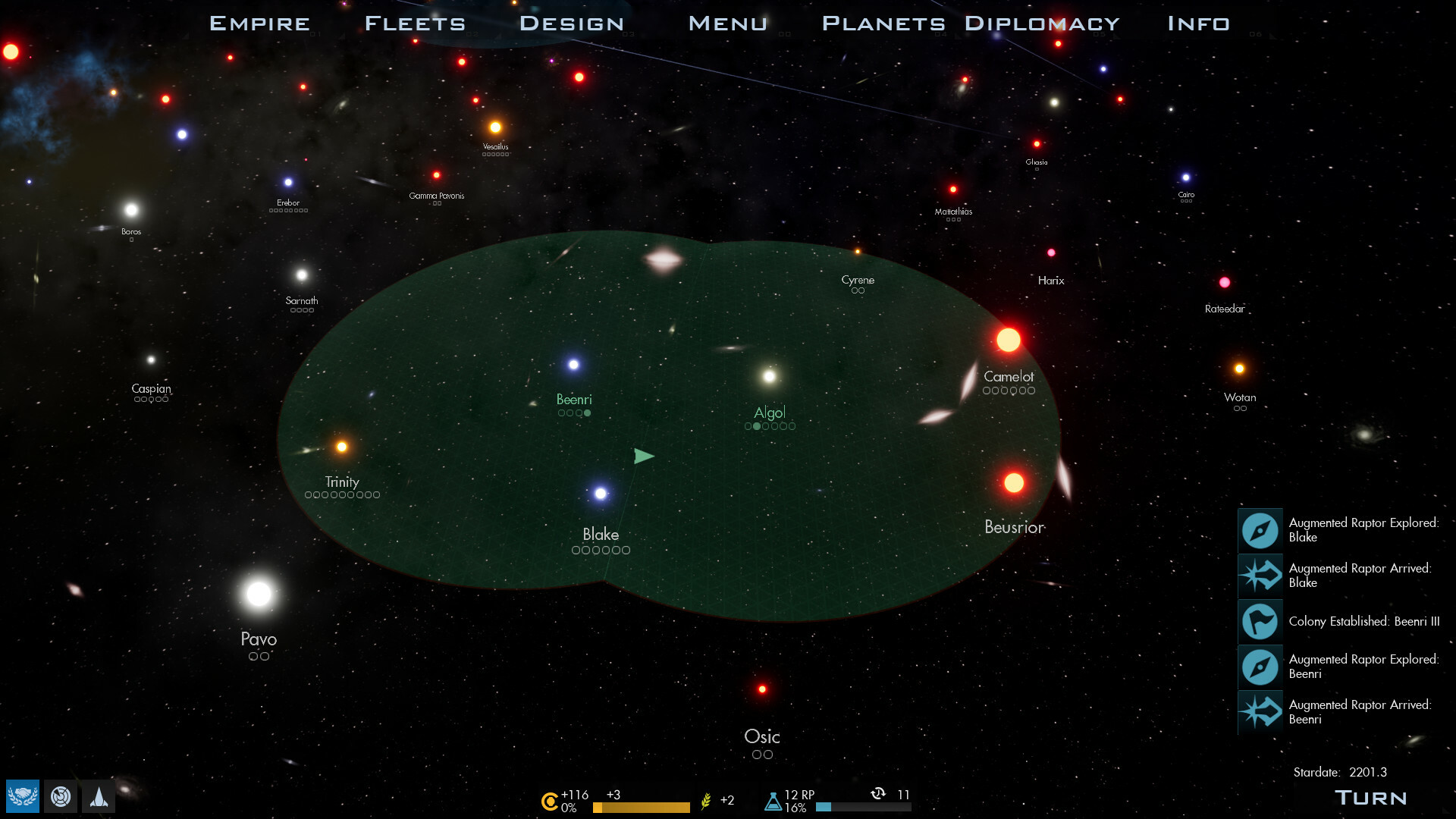The image size is (1456, 819).
Task: Open the radar sensor overlay icon
Action: pos(60,797)
